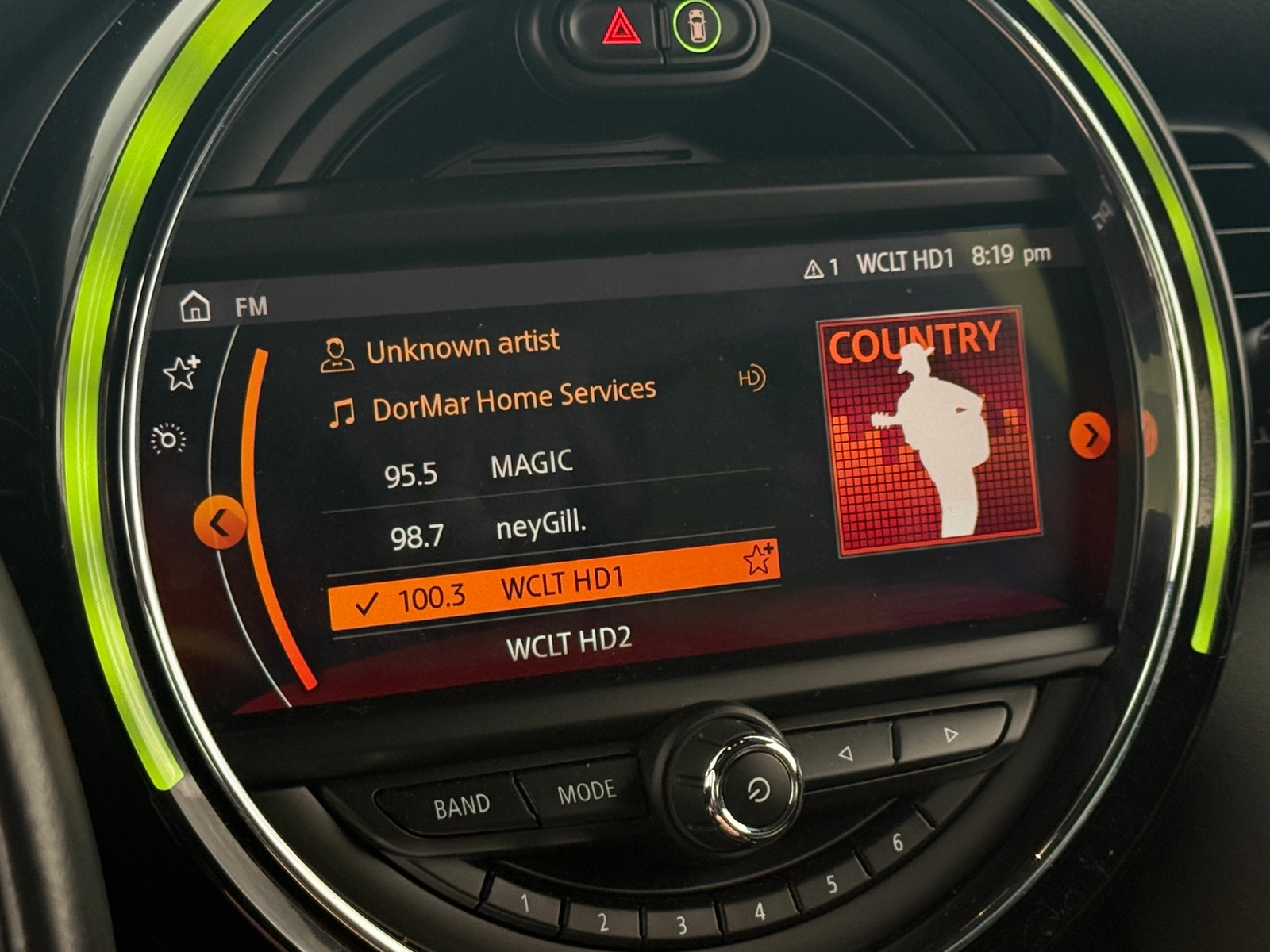Viewport: 1270px width, 952px height.
Task: Select the brightness settings icon
Action: [167, 436]
